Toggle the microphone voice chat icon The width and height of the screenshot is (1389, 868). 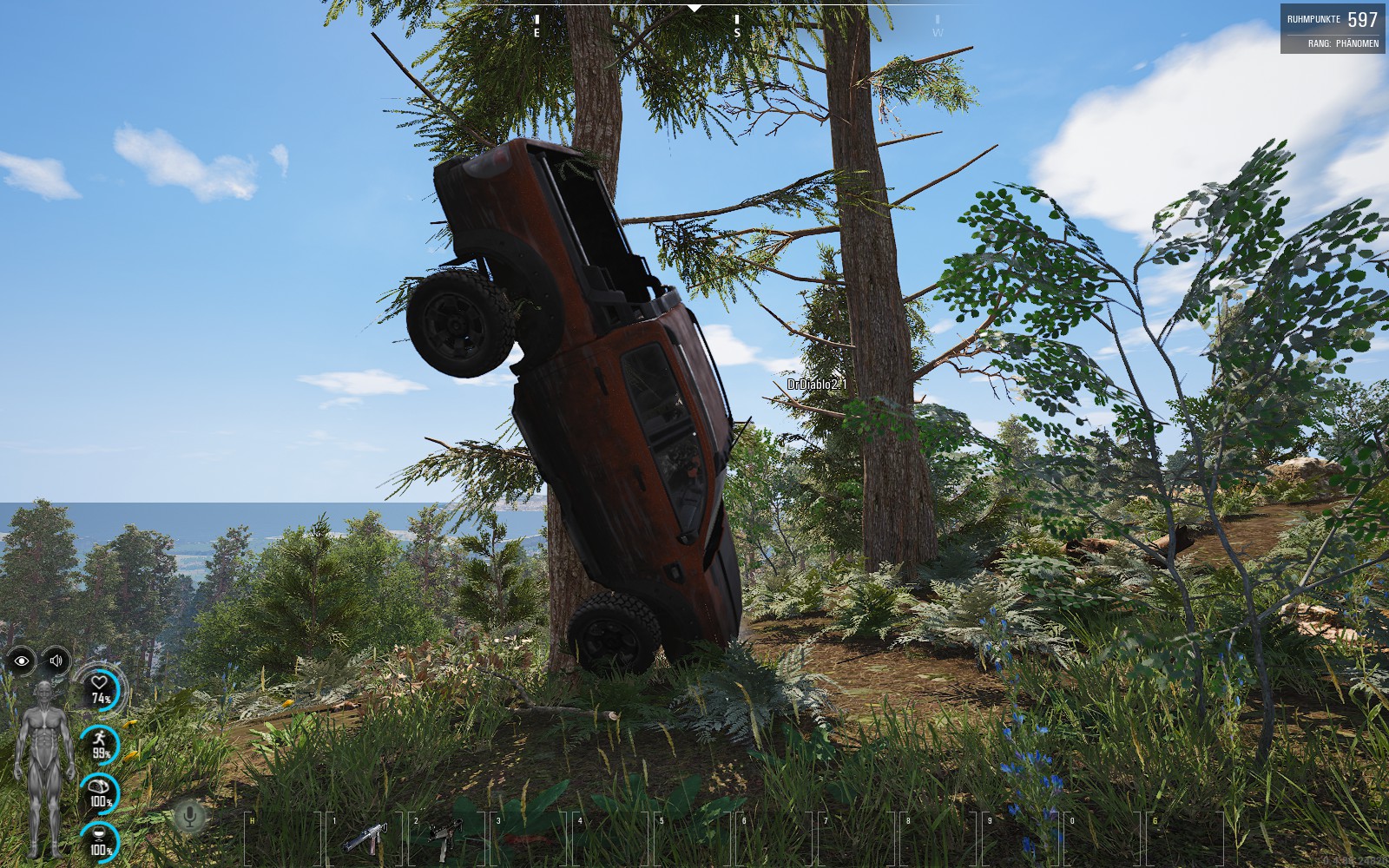pyautogui.click(x=190, y=817)
